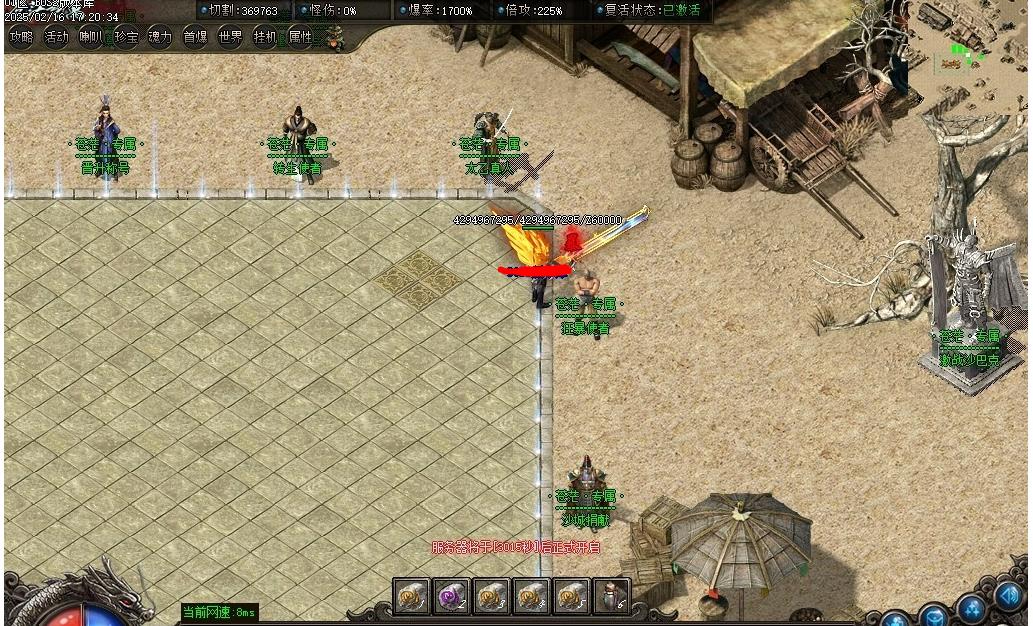Open the 活动 events menu

click(x=57, y=38)
